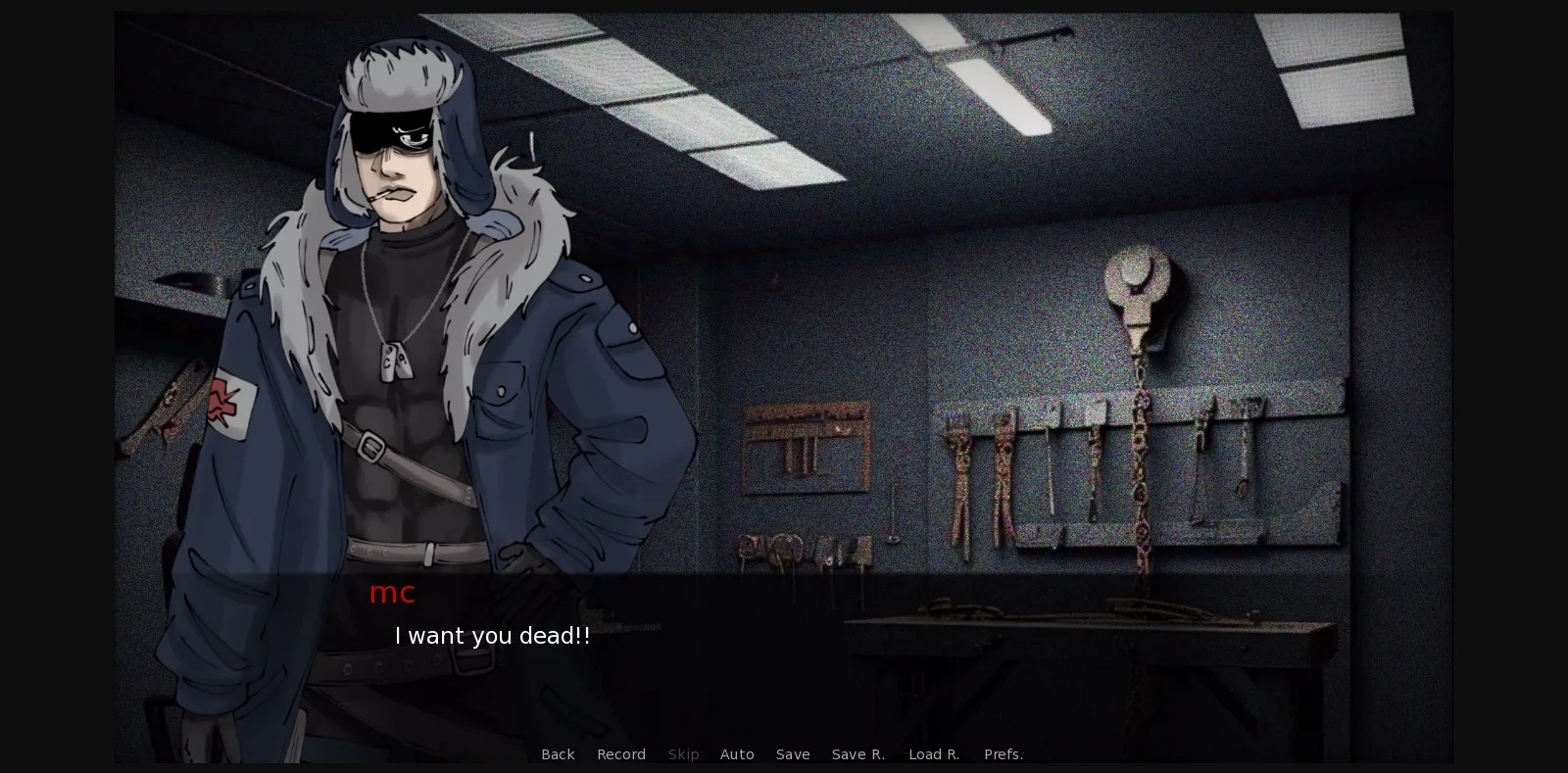
Task: Select the speaker name "mc"
Action: tap(392, 592)
